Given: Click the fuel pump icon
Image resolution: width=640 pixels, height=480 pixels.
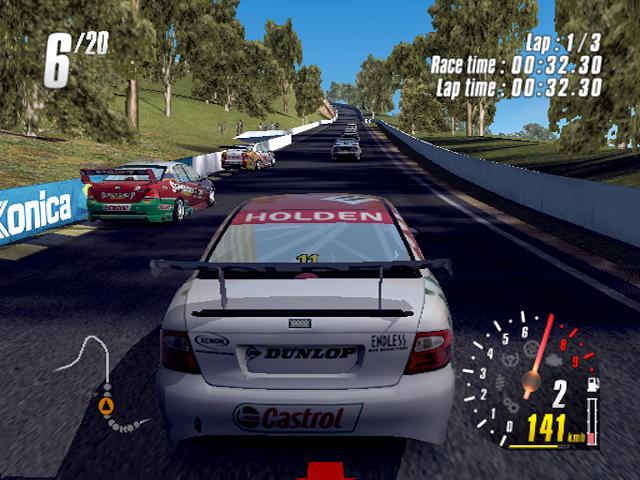Looking at the screenshot, I should pyautogui.click(x=591, y=384).
